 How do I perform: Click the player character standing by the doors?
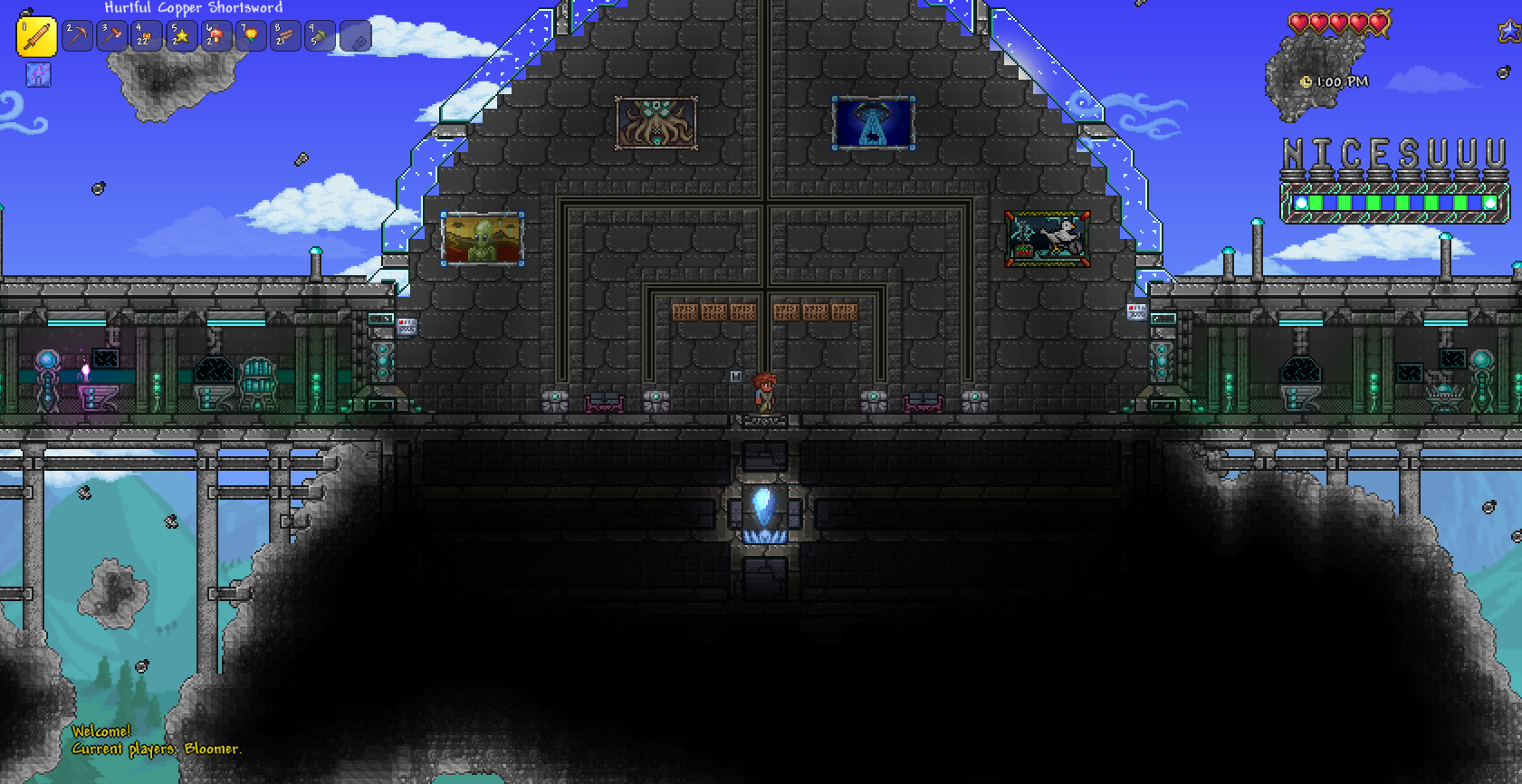(763, 394)
